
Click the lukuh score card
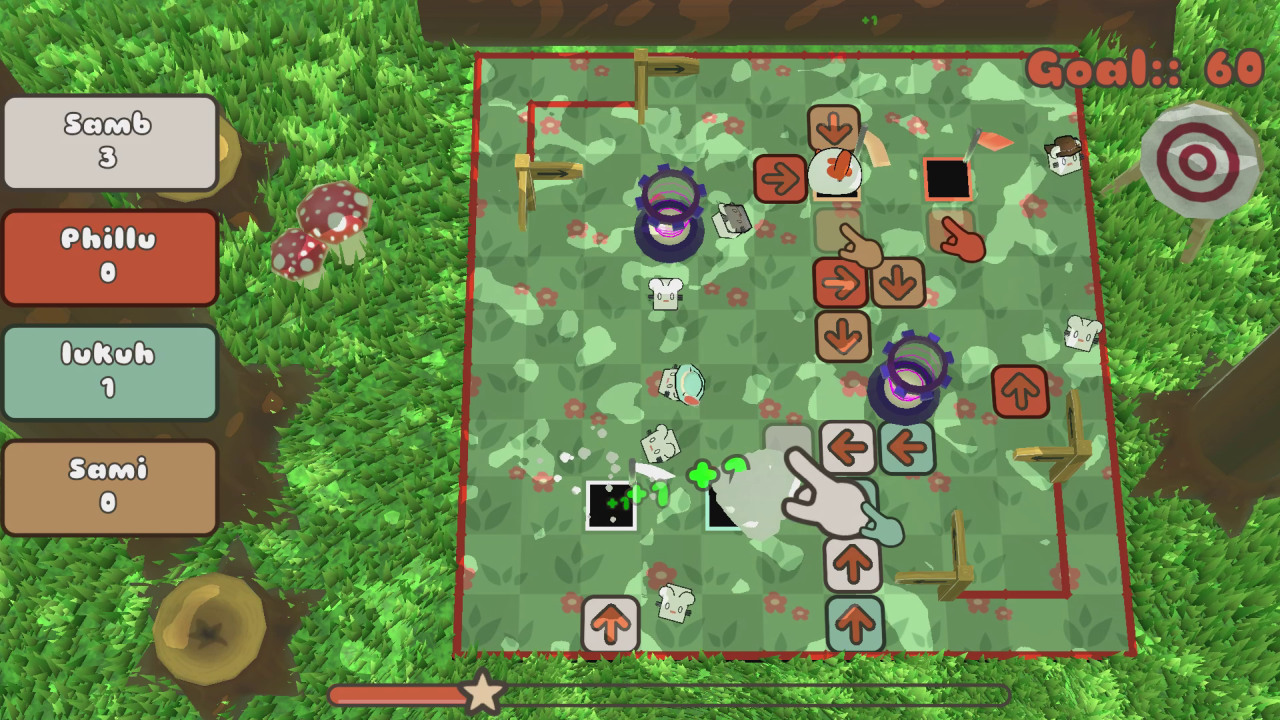click(x=110, y=372)
